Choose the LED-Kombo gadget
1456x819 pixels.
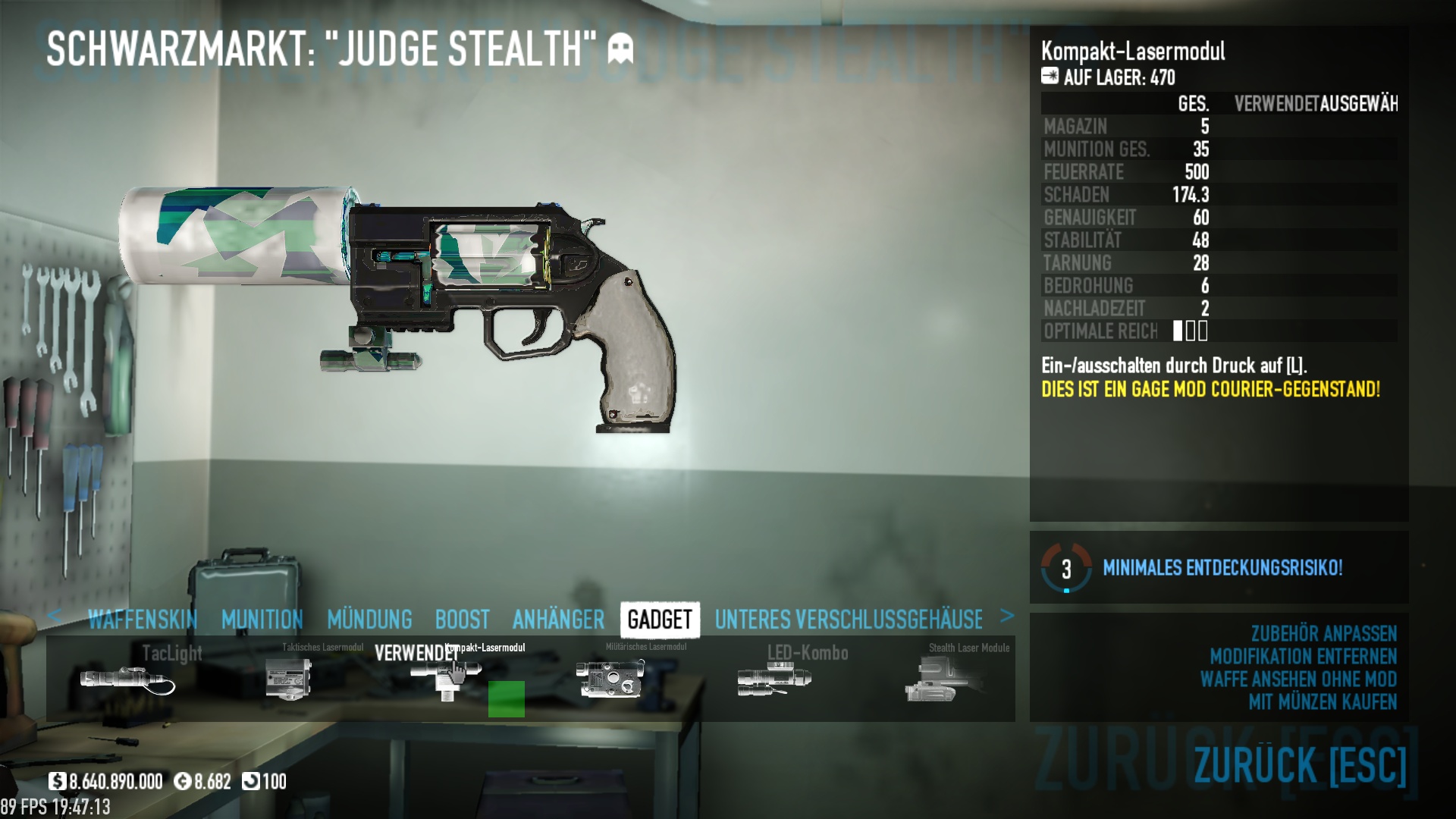click(x=773, y=678)
